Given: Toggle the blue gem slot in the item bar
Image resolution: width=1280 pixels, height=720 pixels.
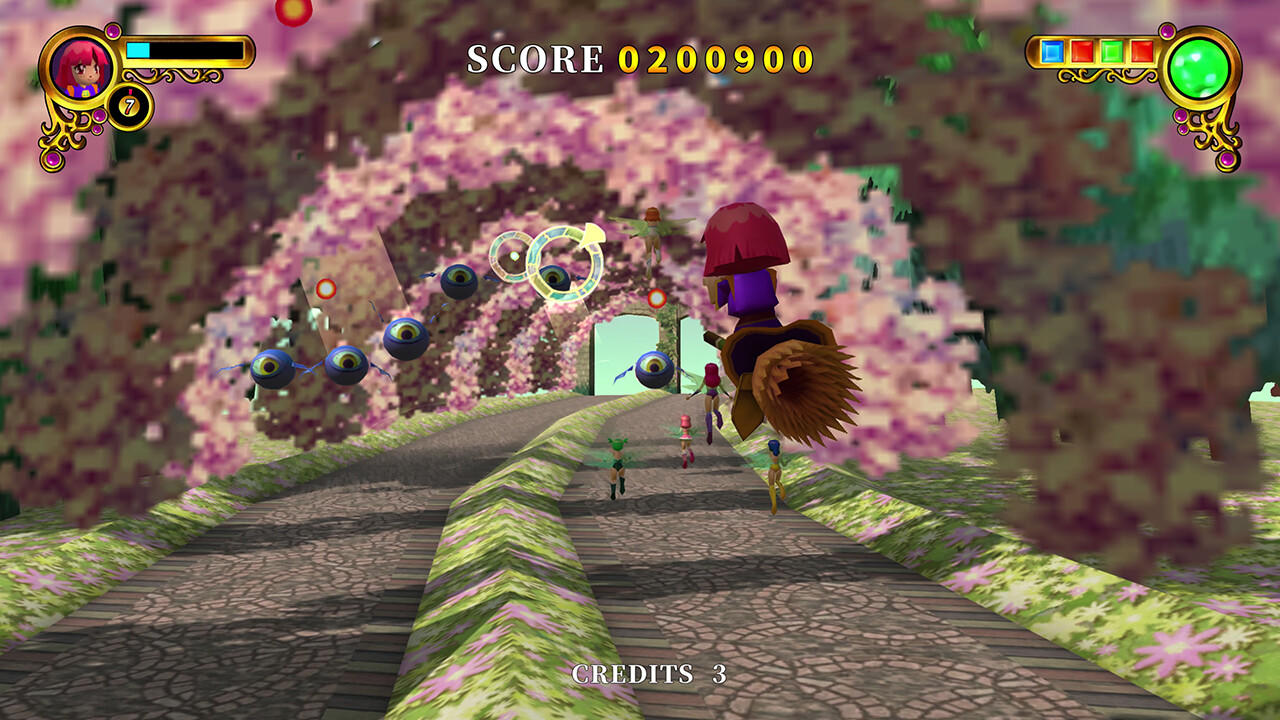Looking at the screenshot, I should click(1052, 51).
